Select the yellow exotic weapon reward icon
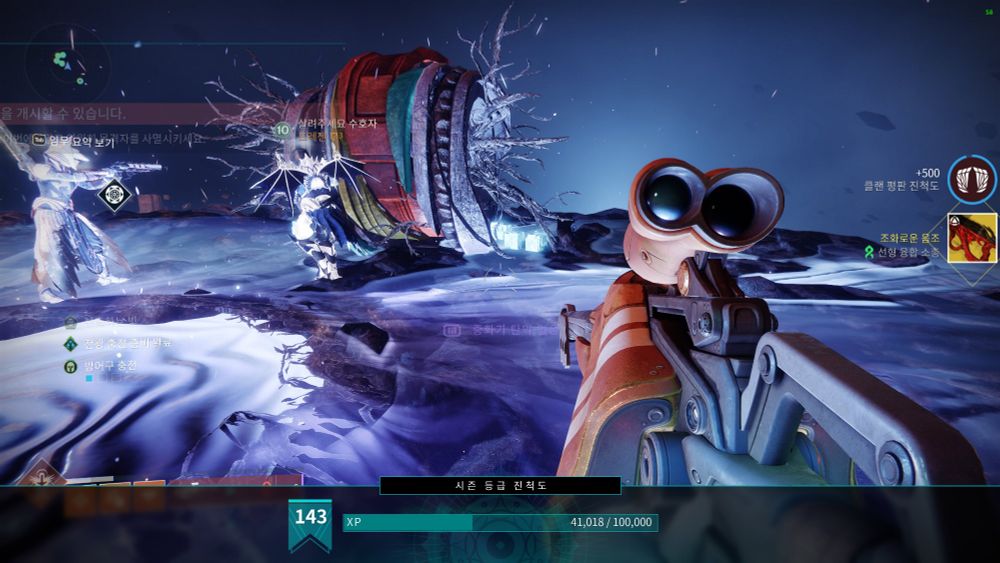This screenshot has height=563, width=1000. 972,238
